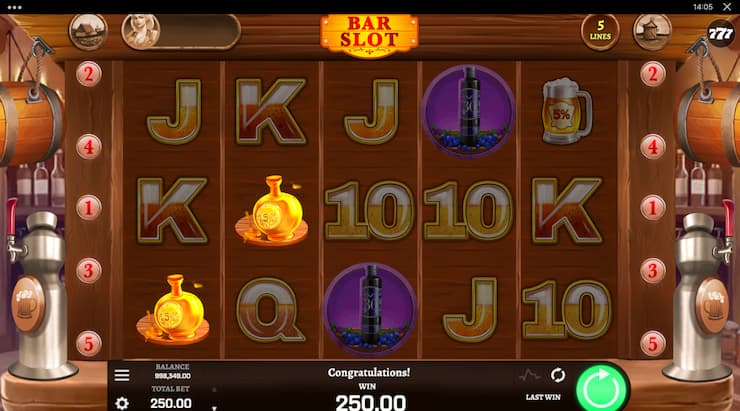Spin the reels with the green button
This screenshot has height=411, width=740.
tap(601, 387)
